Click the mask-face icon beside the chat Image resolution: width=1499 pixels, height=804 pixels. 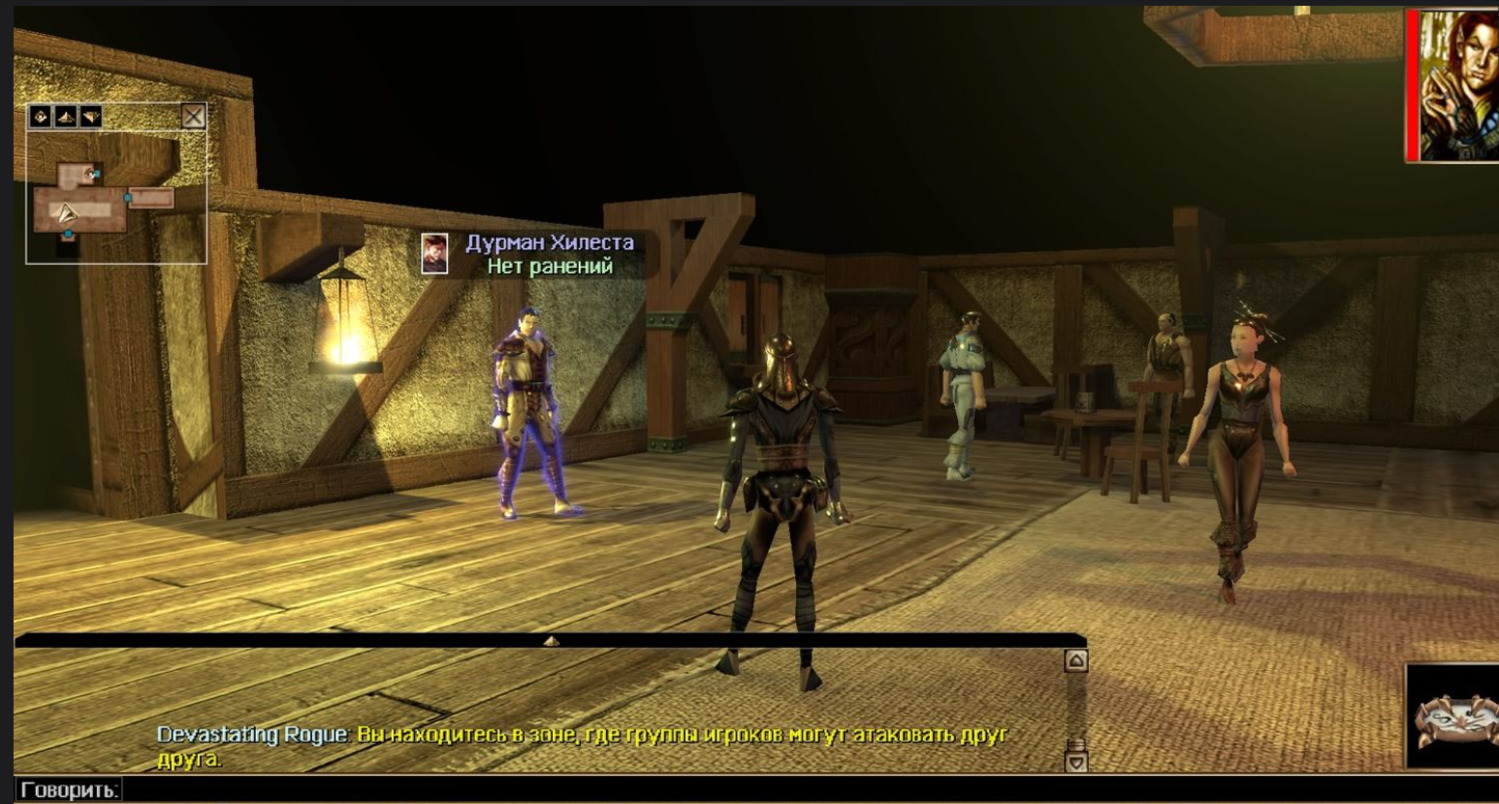click(1455, 718)
